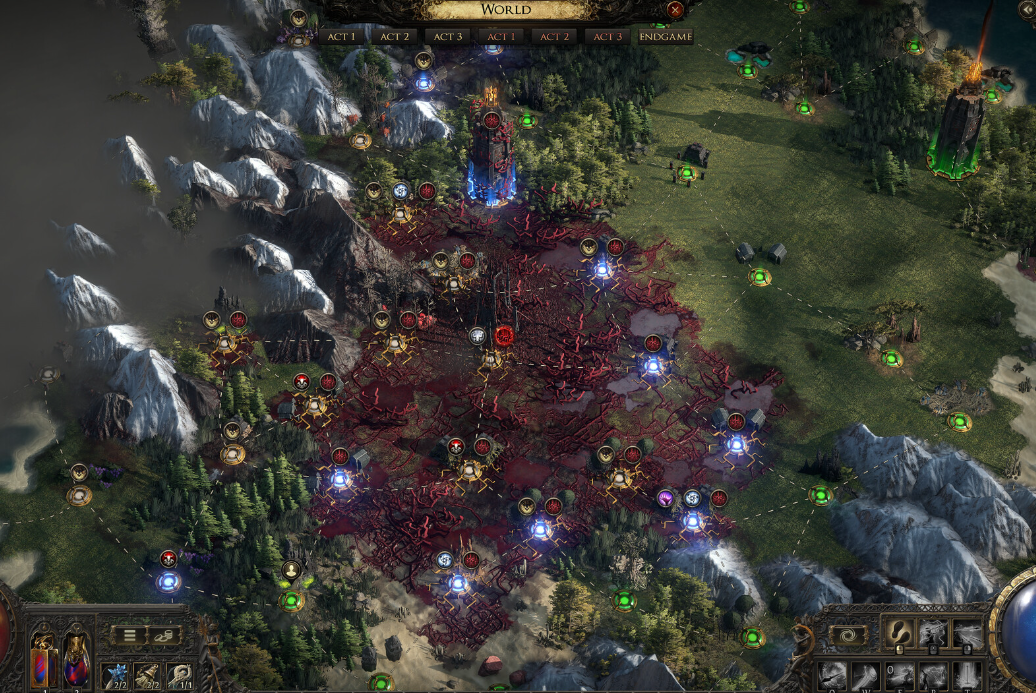Select the gold Act 2 tab

point(393,36)
